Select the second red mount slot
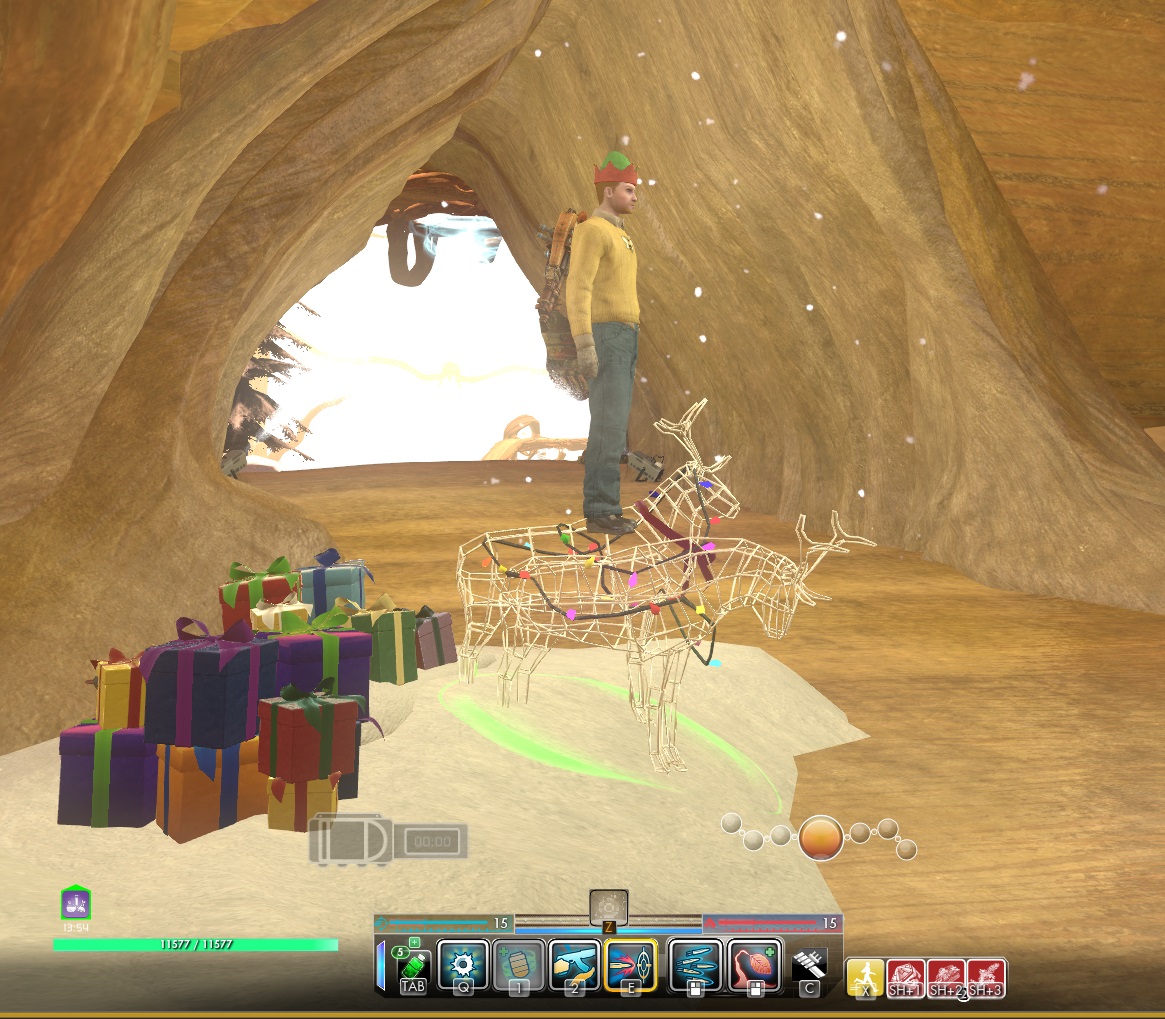The width and height of the screenshot is (1165, 1019). point(946,976)
